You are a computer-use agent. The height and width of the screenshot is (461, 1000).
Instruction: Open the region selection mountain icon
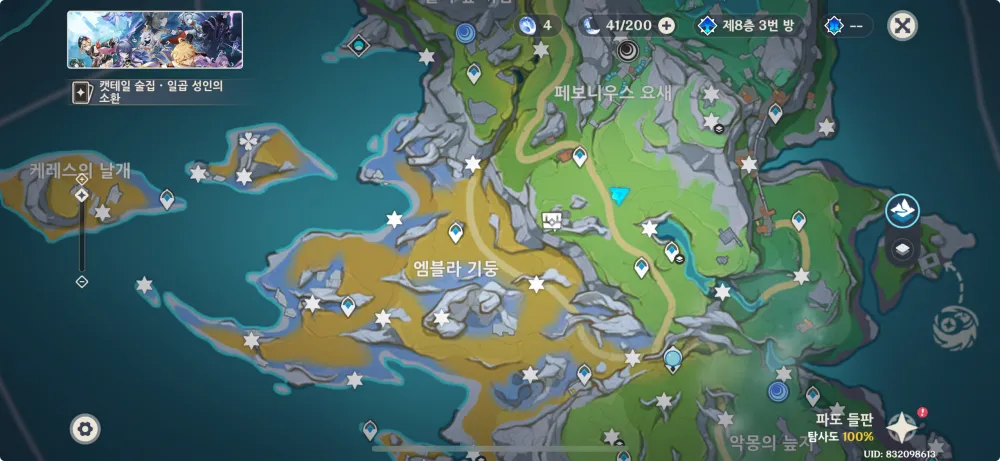[x=902, y=211]
